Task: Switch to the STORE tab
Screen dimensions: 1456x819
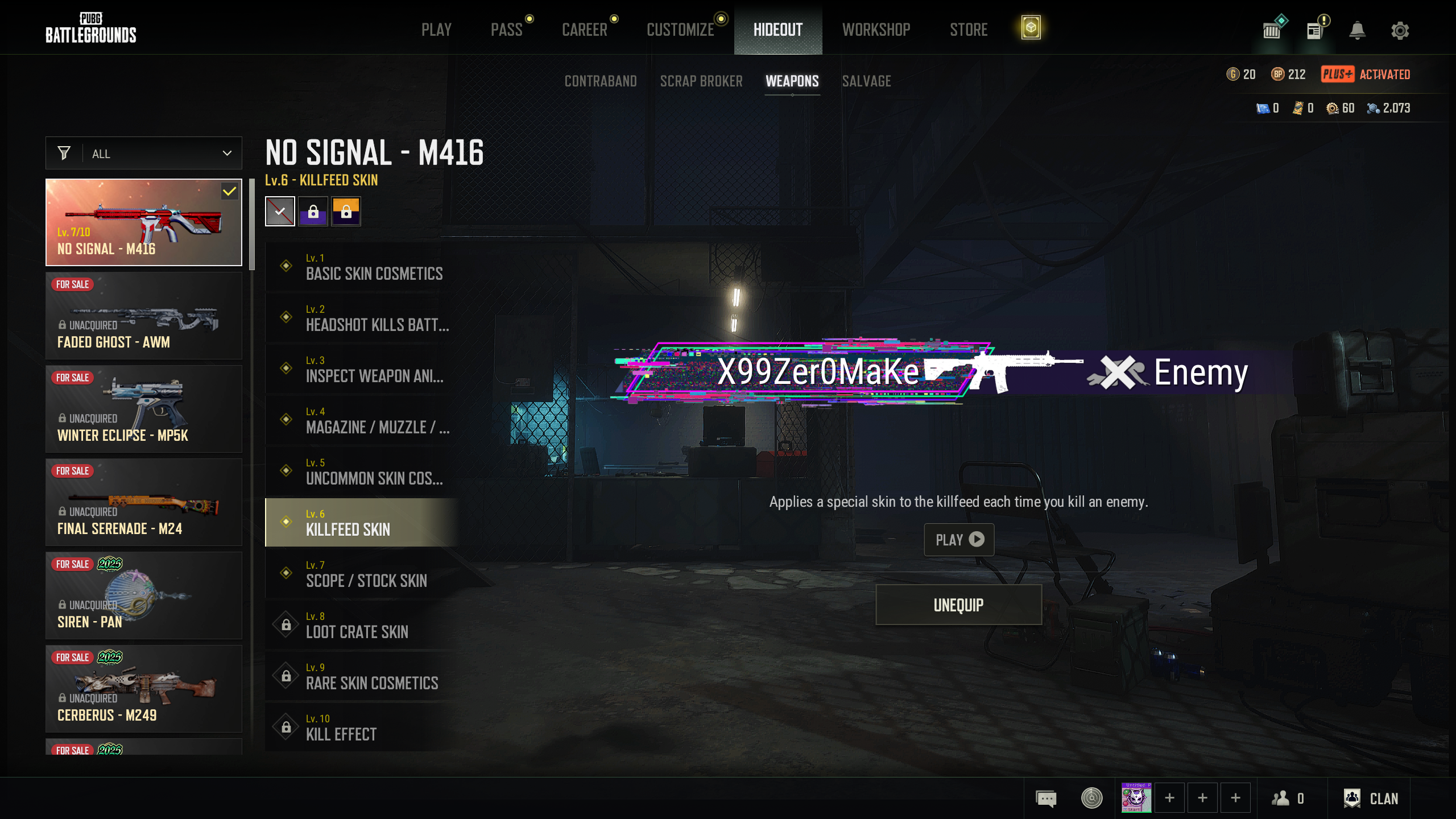Action: pyautogui.click(x=969, y=30)
